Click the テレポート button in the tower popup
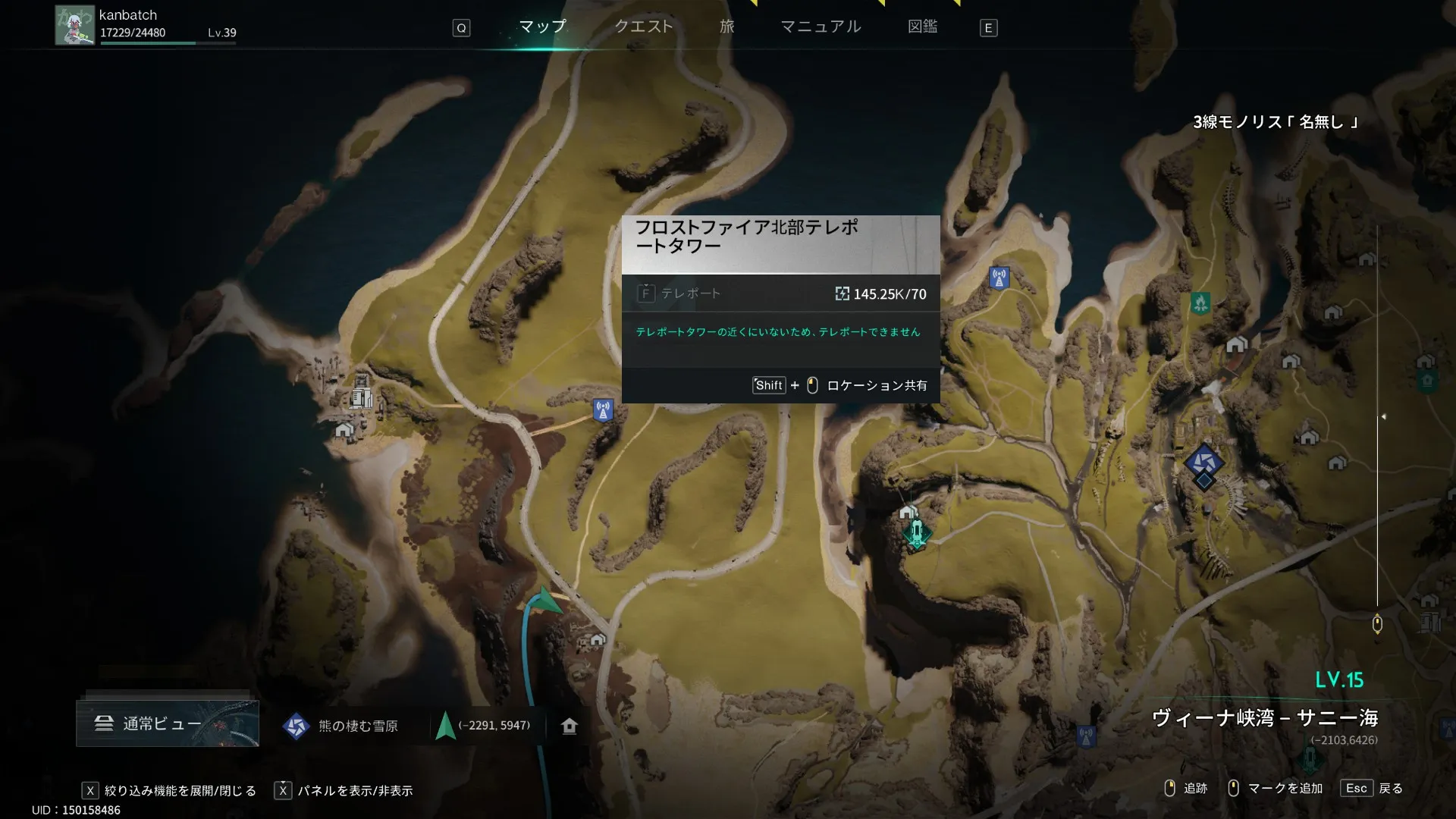1456x819 pixels. click(x=680, y=293)
